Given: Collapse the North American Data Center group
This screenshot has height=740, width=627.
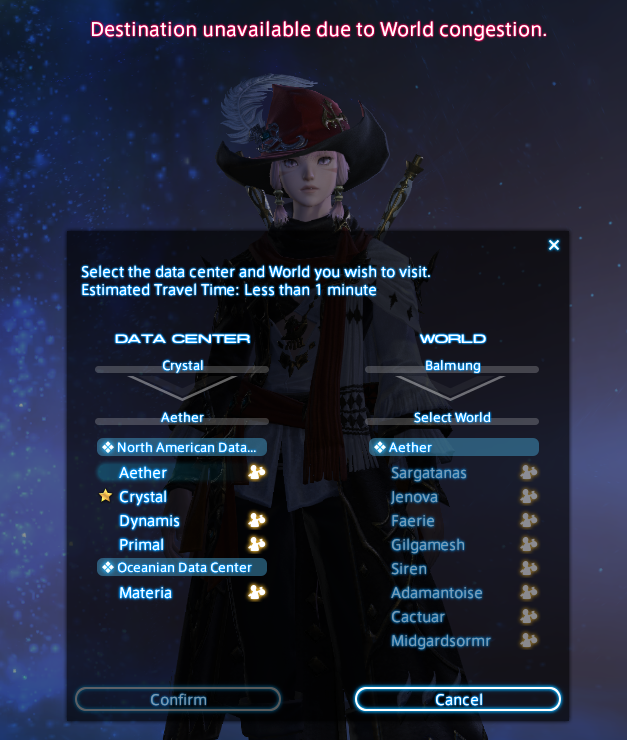Looking at the screenshot, I should 182,447.
